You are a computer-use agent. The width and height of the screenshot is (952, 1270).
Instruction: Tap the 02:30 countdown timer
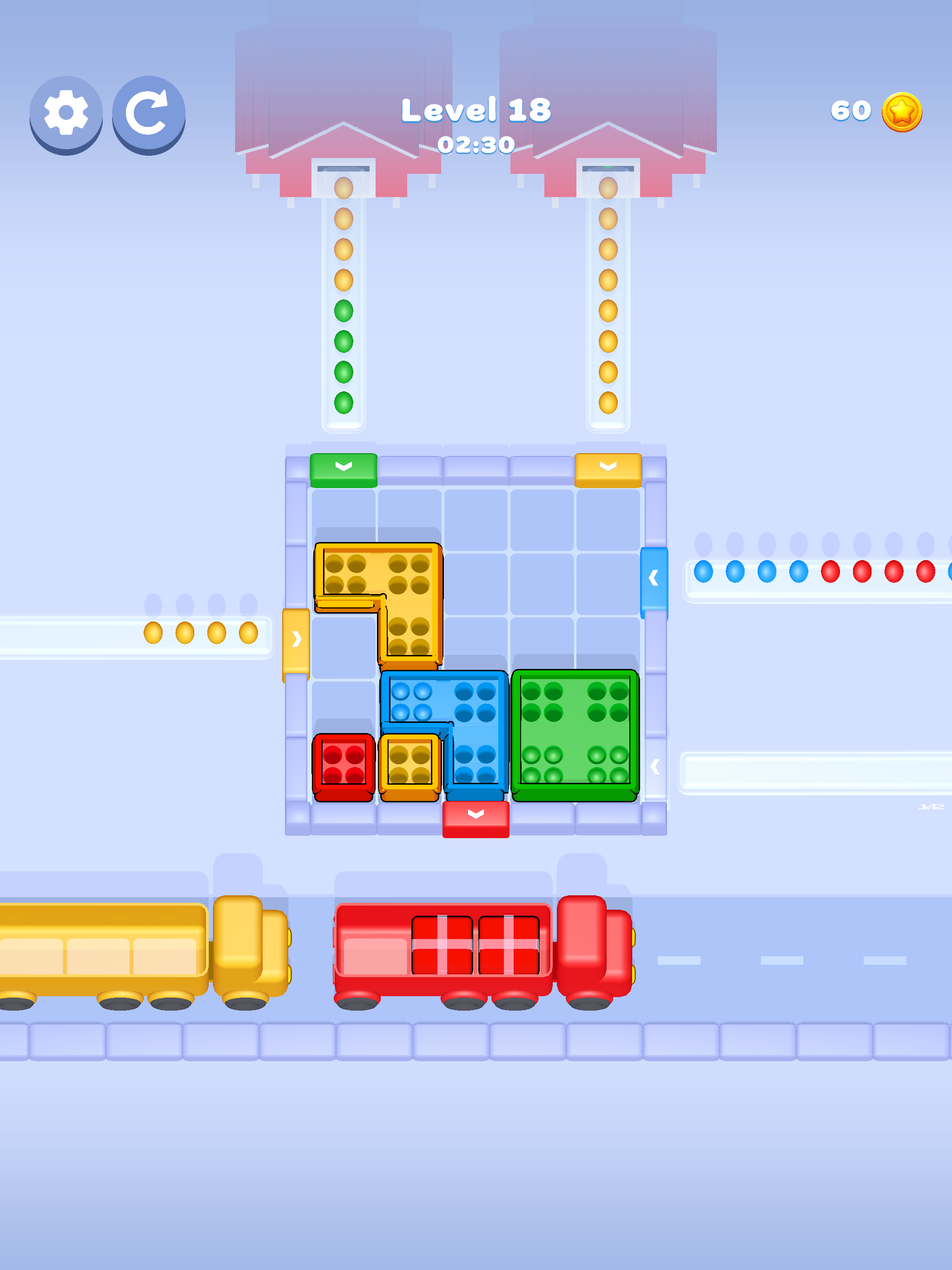pyautogui.click(x=476, y=145)
